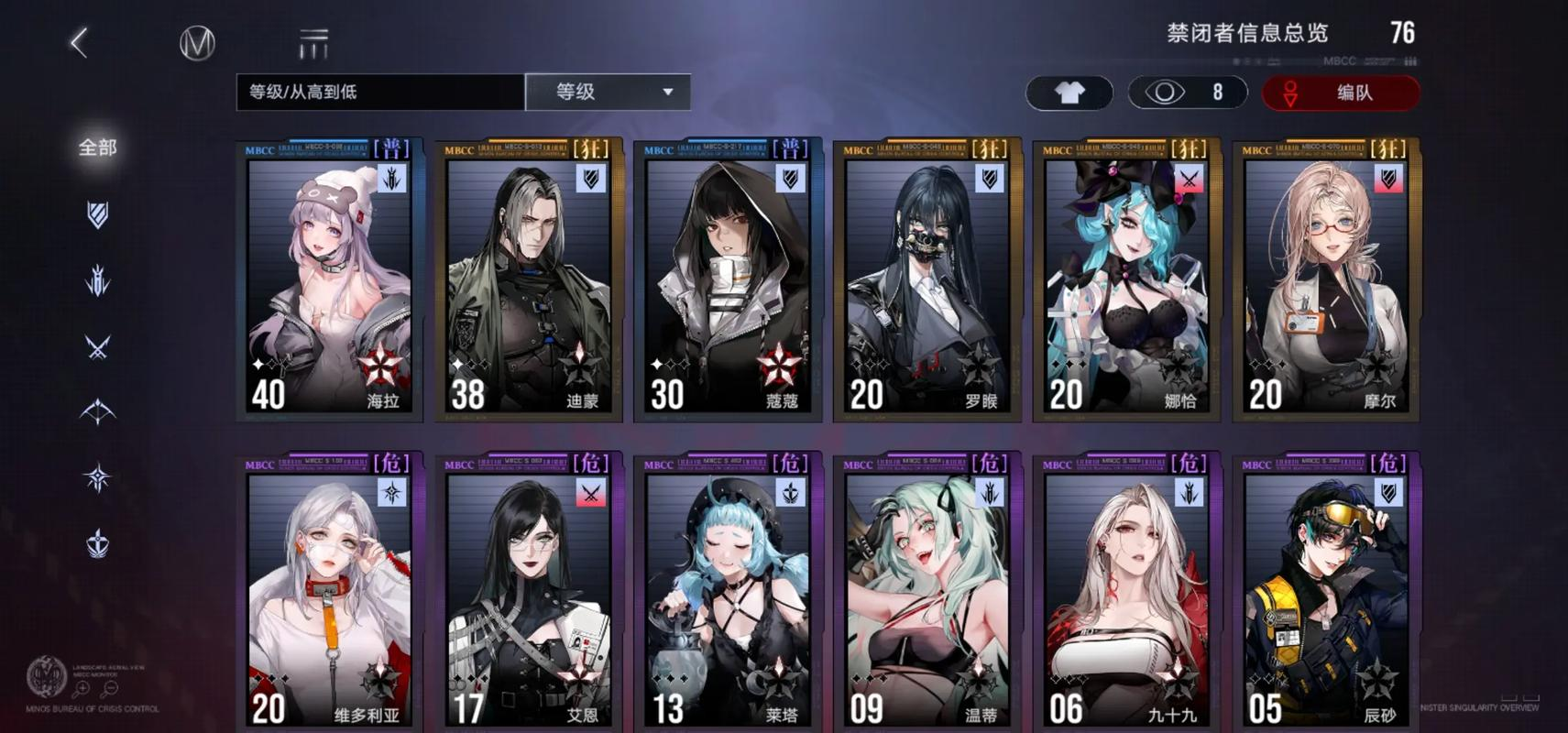Filter by the bow class icon

coord(97,412)
